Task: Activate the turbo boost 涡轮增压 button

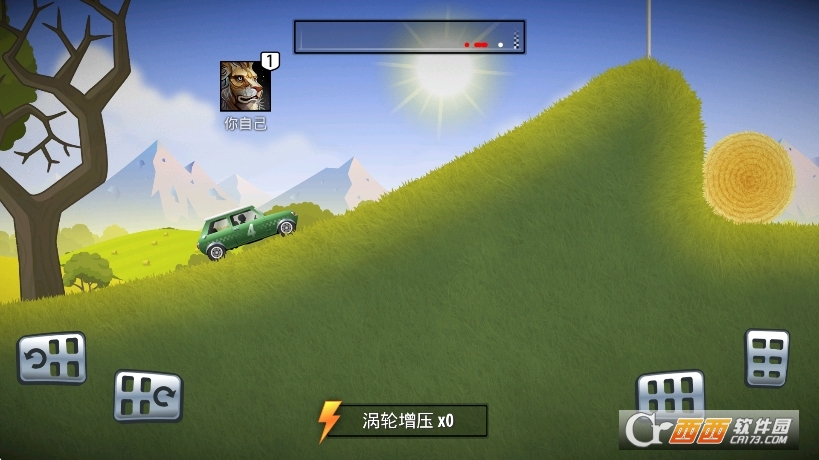Action: pos(402,421)
